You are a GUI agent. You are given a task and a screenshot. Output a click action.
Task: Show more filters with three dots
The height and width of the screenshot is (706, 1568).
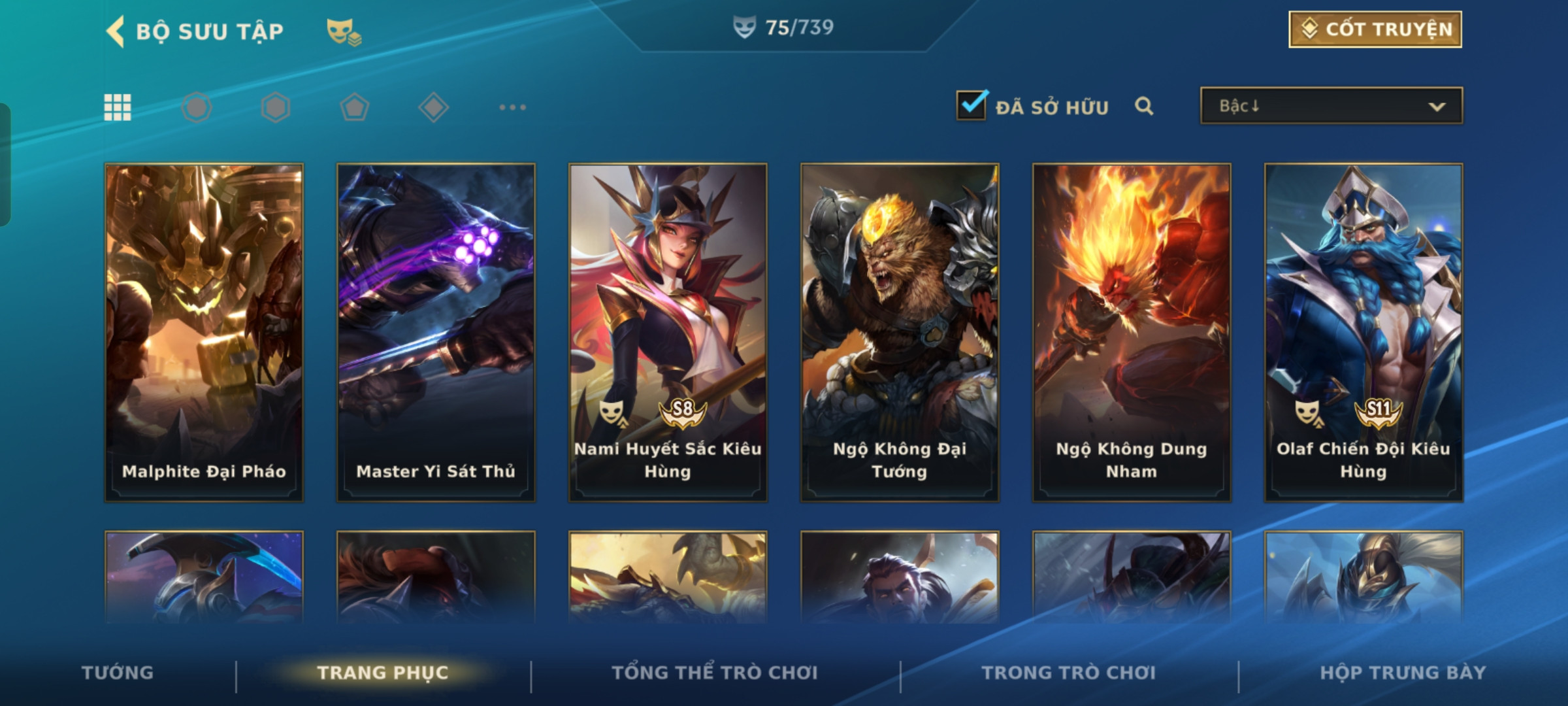[x=512, y=107]
